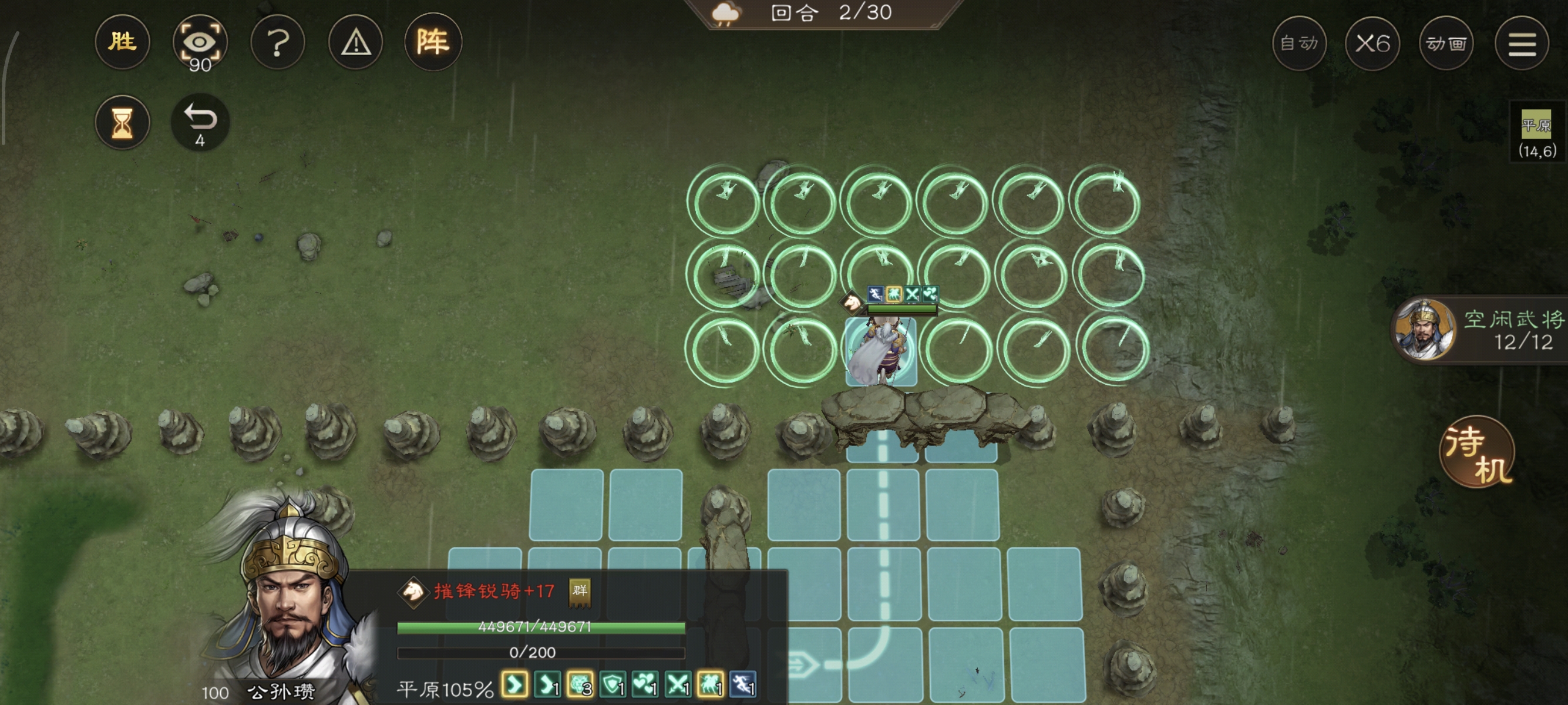
Task: Show the warning triangle alerts
Action: point(355,42)
